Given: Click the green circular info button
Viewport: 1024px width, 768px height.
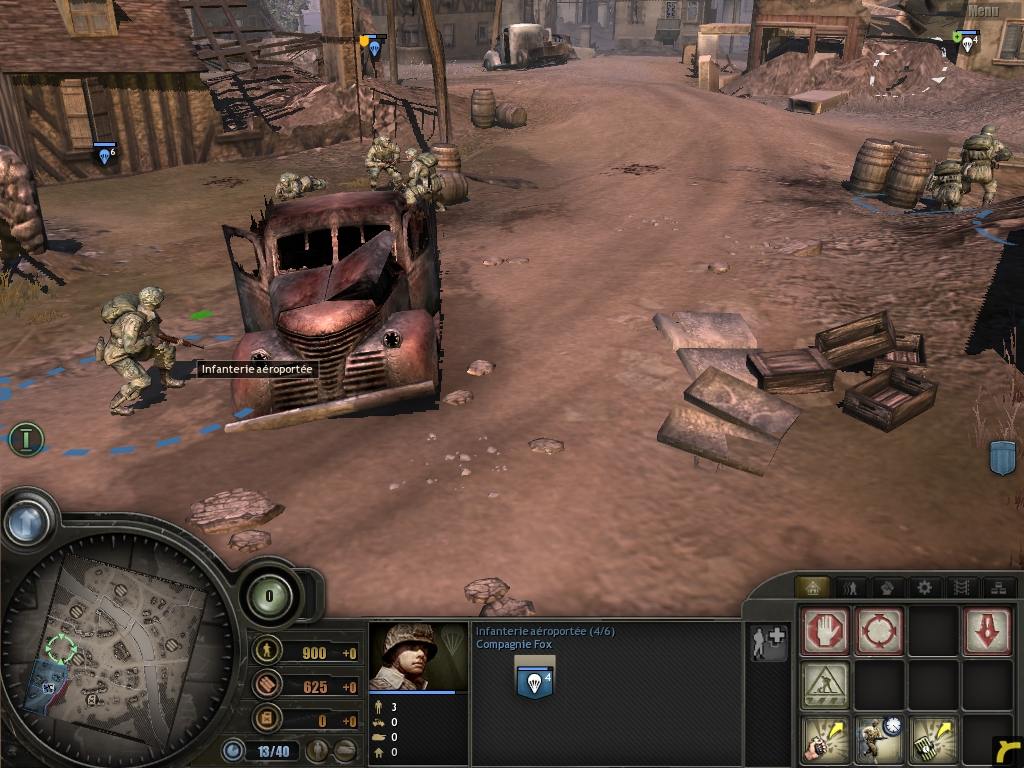Looking at the screenshot, I should (x=27, y=438).
